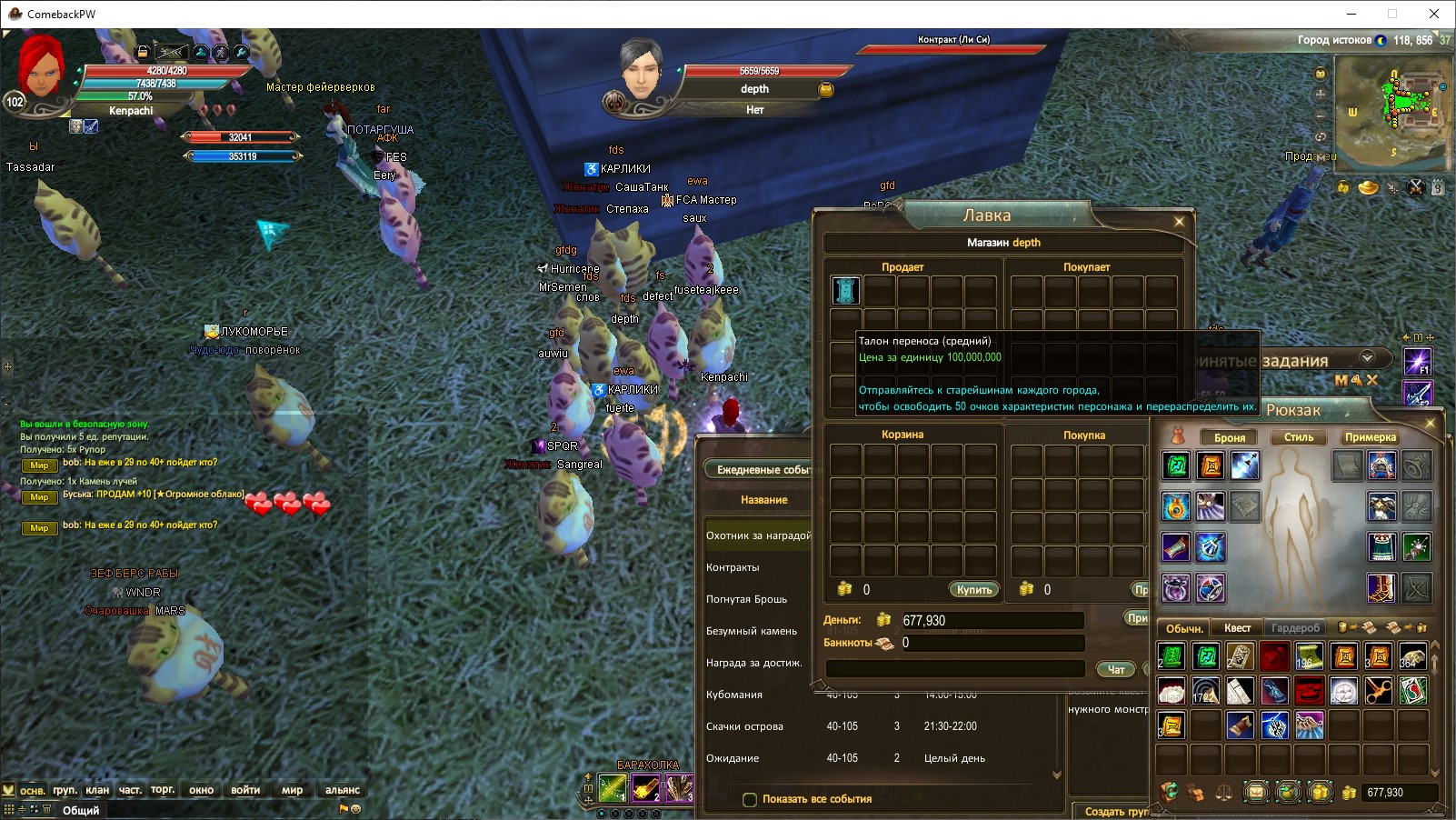Select the Примерка tab
Screen dimensions: 1456x820
point(1370,437)
